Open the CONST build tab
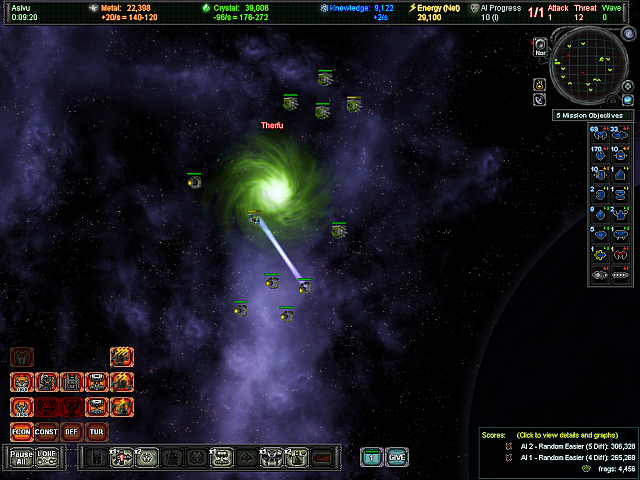The image size is (640, 480). 46,432
